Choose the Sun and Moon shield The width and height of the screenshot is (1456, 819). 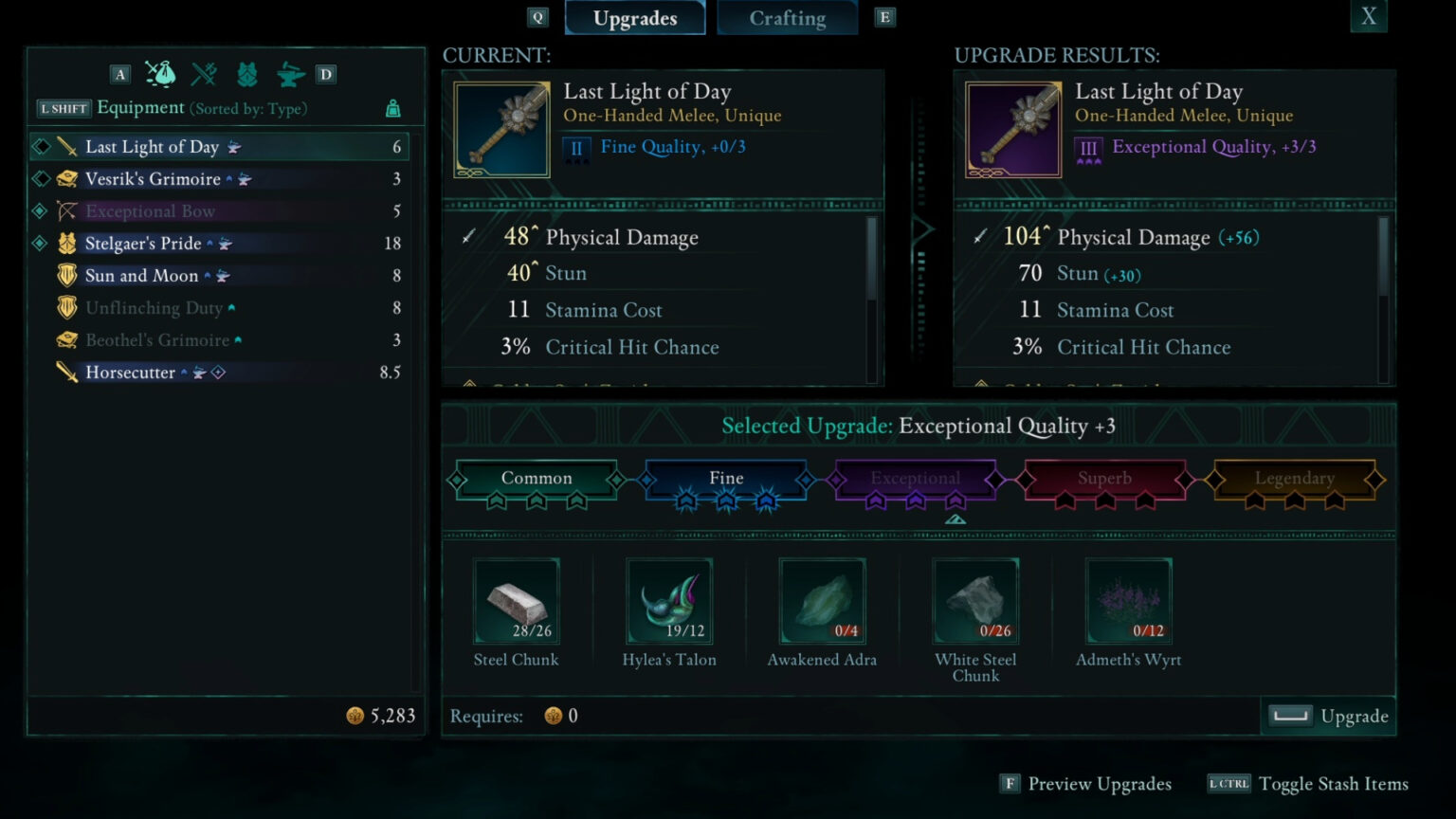tap(141, 276)
